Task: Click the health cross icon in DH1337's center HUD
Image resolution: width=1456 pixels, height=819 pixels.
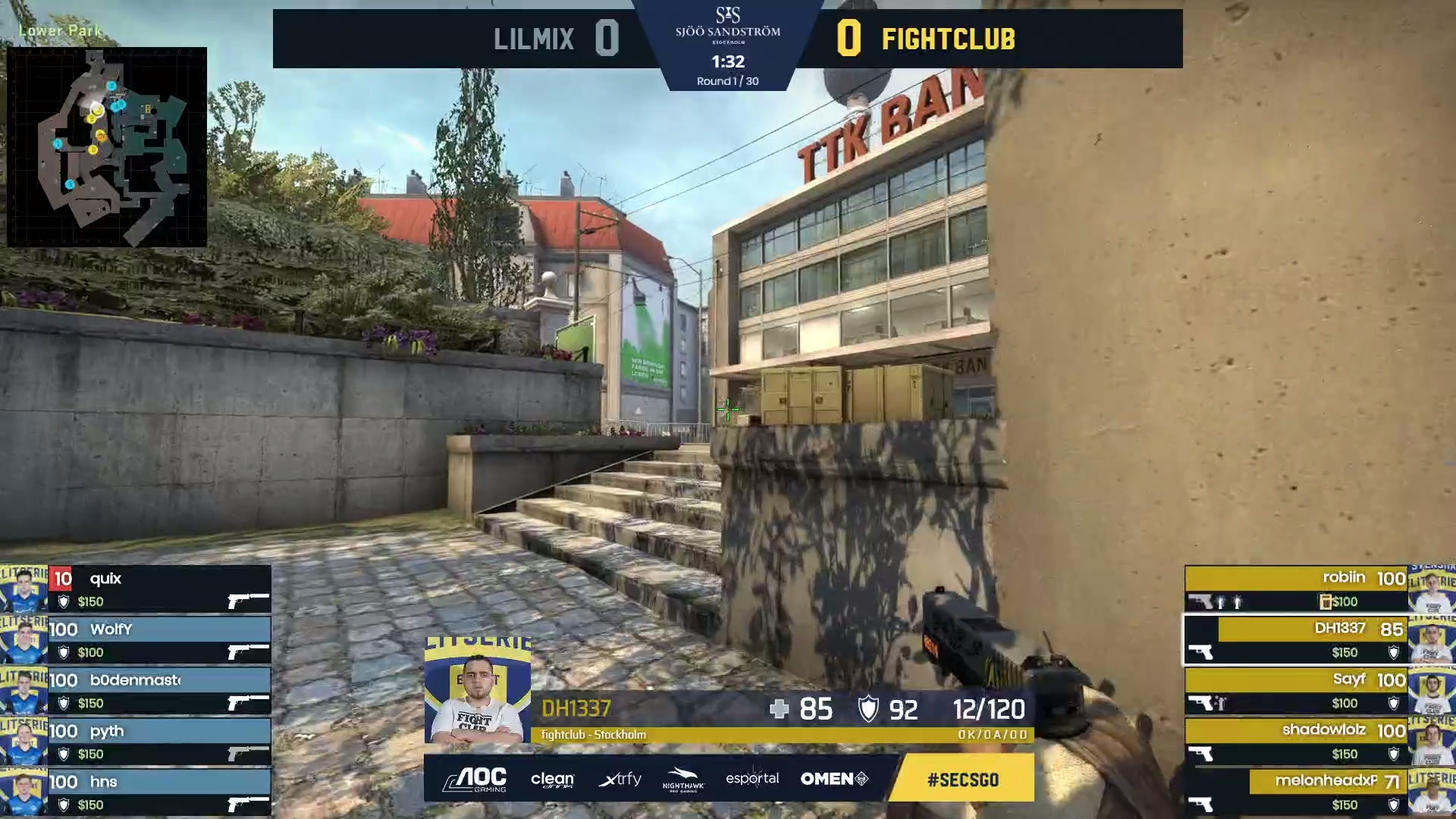Action: click(781, 710)
